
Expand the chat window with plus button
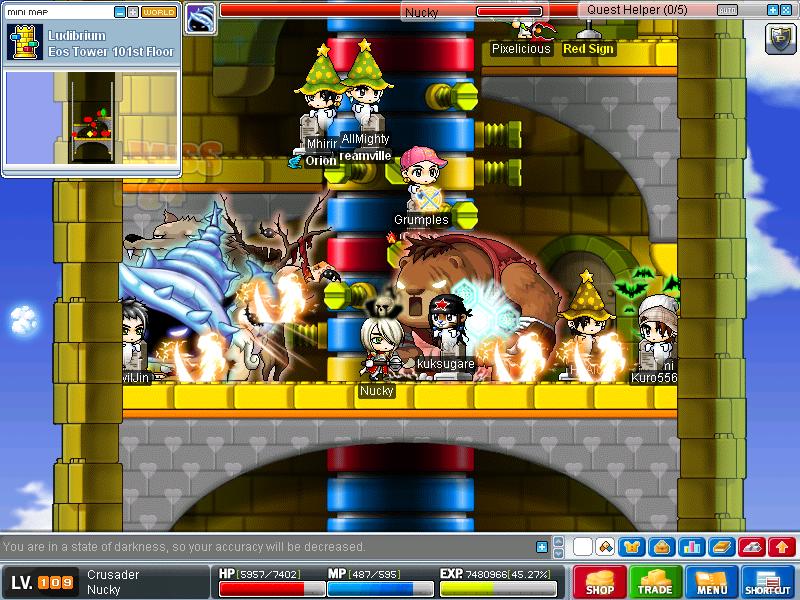tap(542, 547)
